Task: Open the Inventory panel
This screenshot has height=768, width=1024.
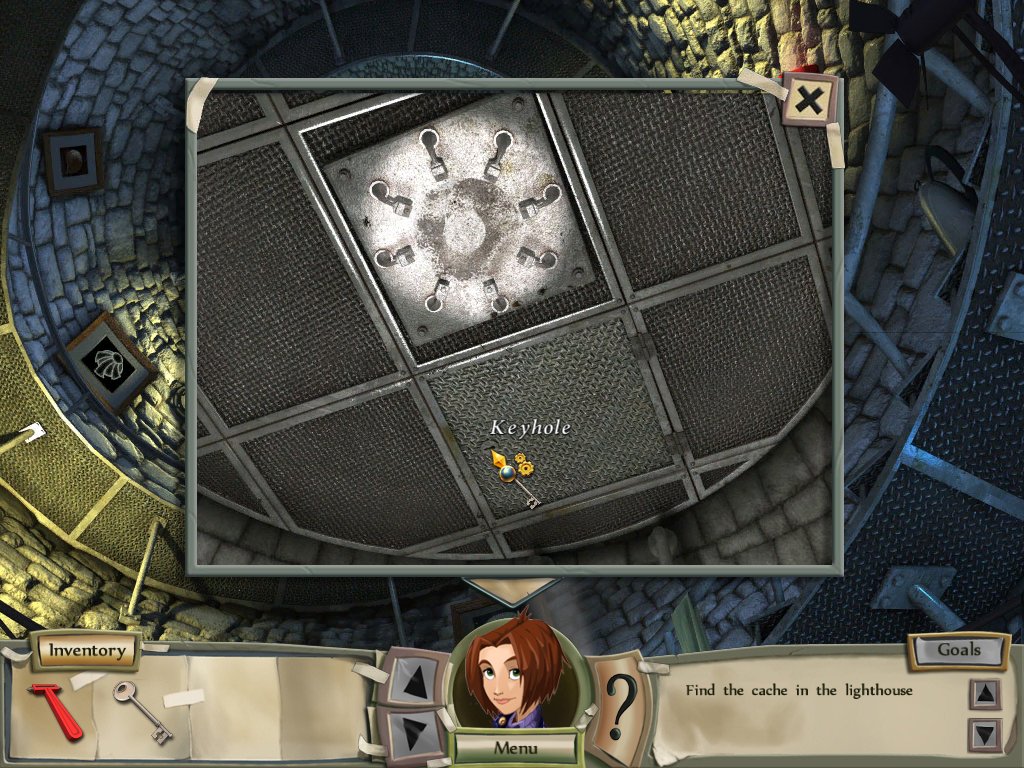Action: (x=88, y=651)
